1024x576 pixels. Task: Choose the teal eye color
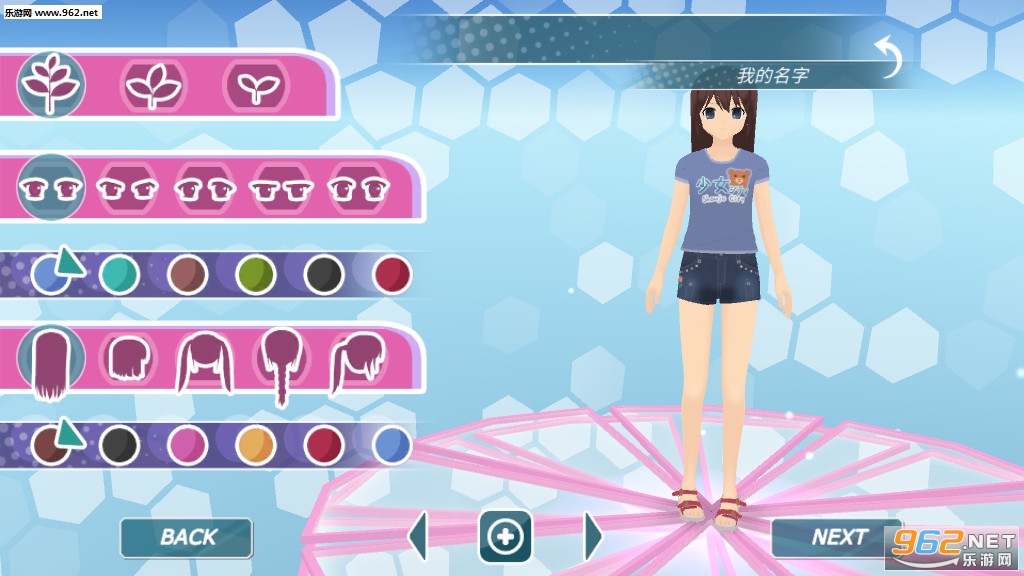(119, 273)
